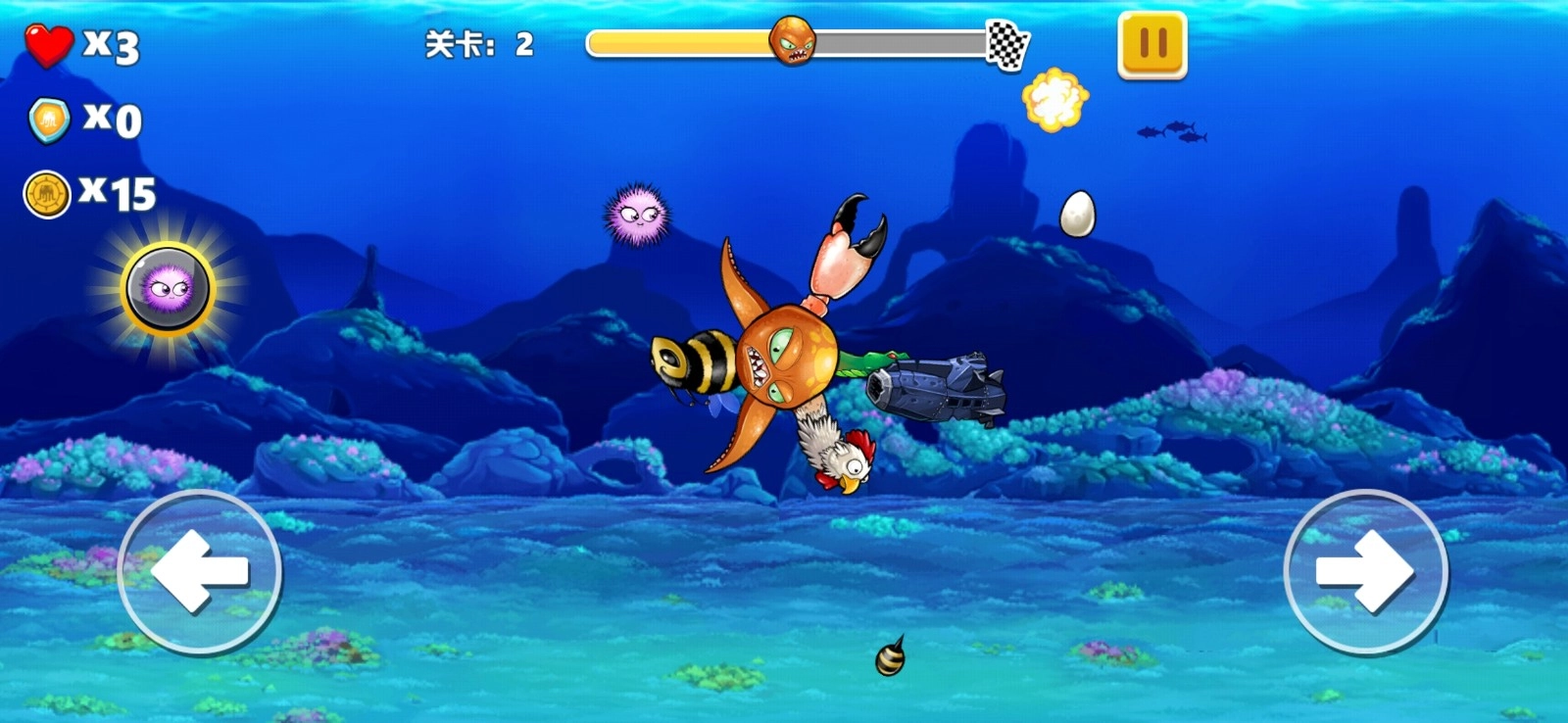Tap the floating pink spiky puffball enemy
This screenshot has width=1568, height=723.
639,214
